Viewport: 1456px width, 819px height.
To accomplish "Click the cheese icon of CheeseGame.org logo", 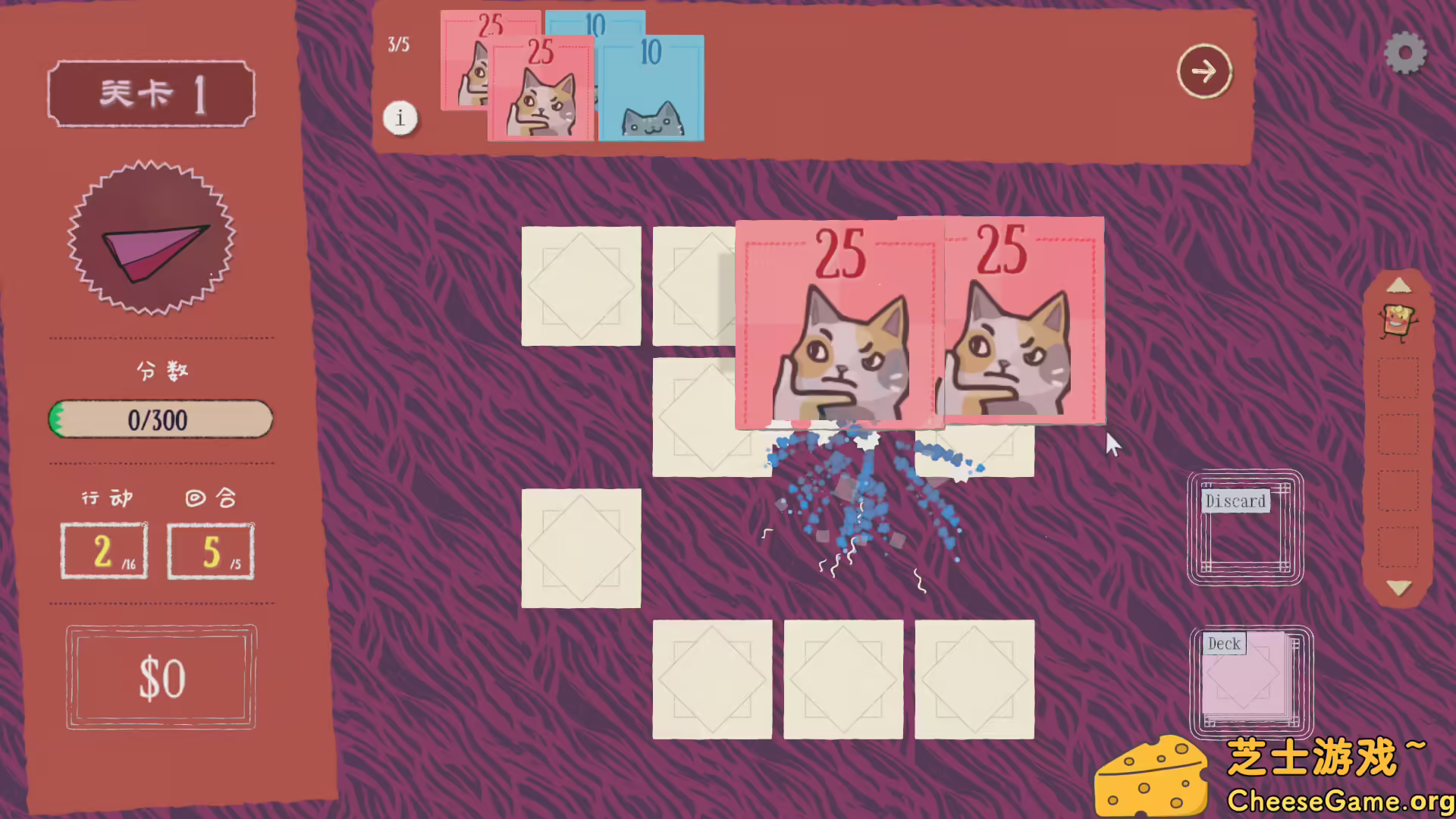I will pyautogui.click(x=1153, y=773).
